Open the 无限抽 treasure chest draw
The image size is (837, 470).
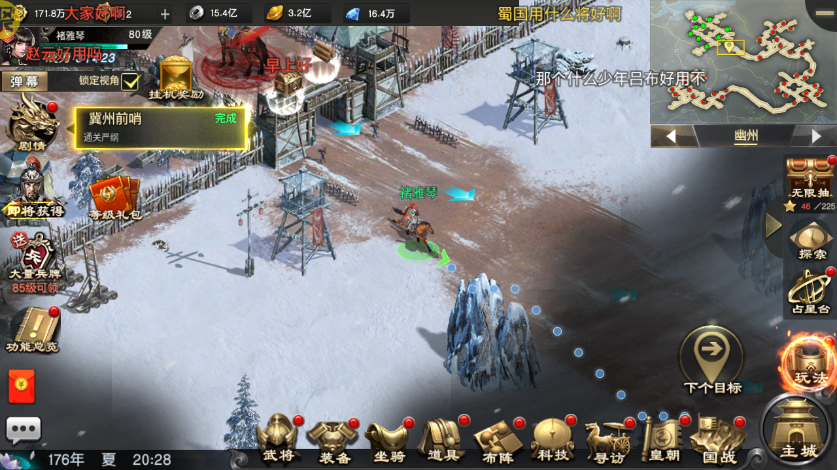click(808, 180)
